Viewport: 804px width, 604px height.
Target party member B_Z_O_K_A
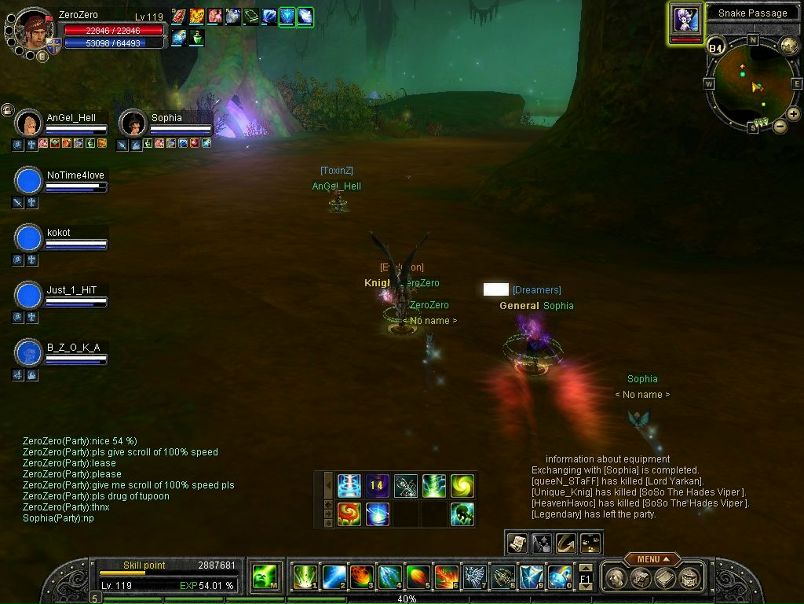pos(30,353)
